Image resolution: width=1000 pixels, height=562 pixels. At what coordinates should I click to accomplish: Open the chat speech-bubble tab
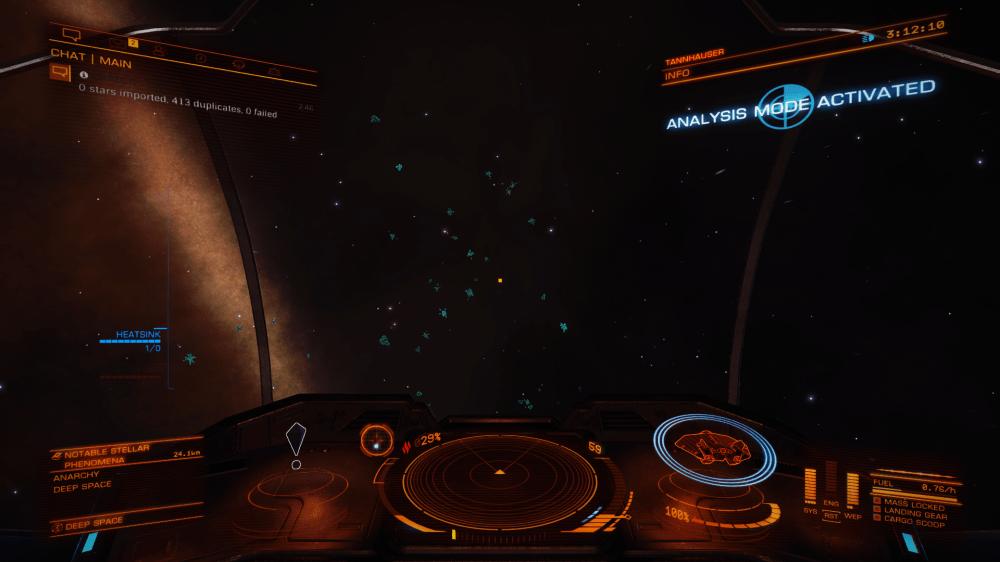tap(71, 35)
